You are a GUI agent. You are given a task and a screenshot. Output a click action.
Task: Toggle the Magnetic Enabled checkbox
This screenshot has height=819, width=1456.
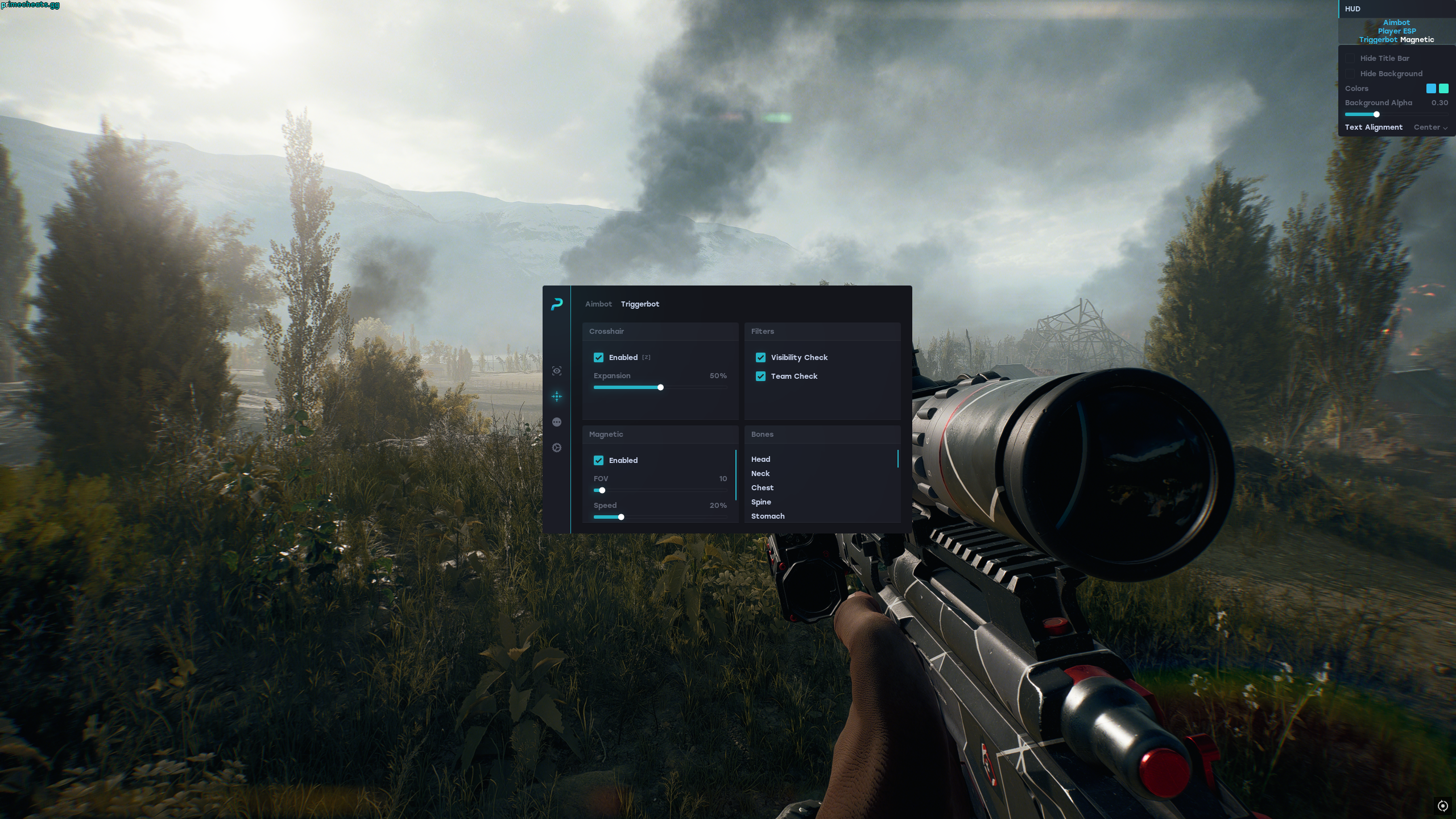[x=598, y=460]
